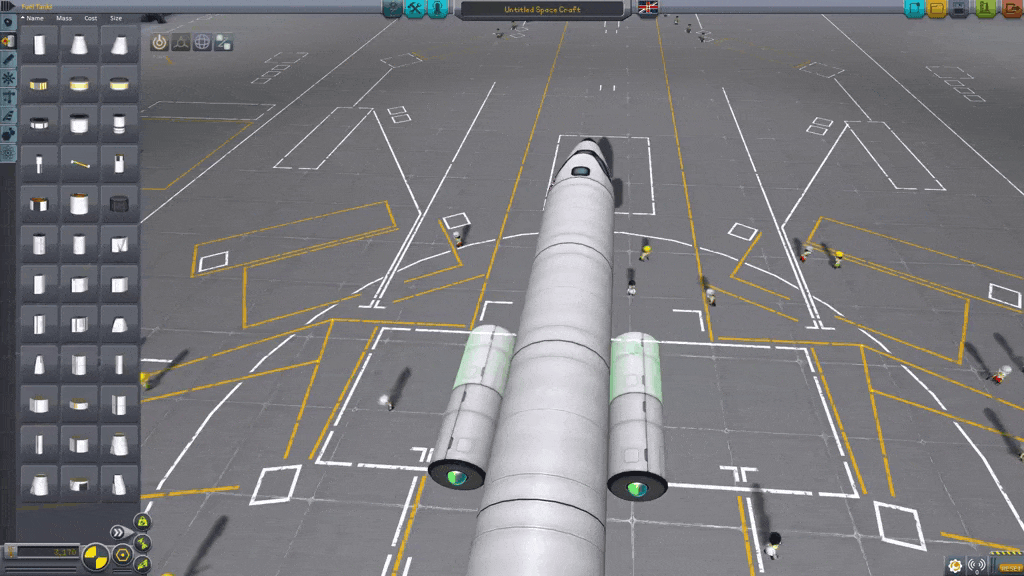
Task: Open the Fuel Tanks part category
Action: 8,41
